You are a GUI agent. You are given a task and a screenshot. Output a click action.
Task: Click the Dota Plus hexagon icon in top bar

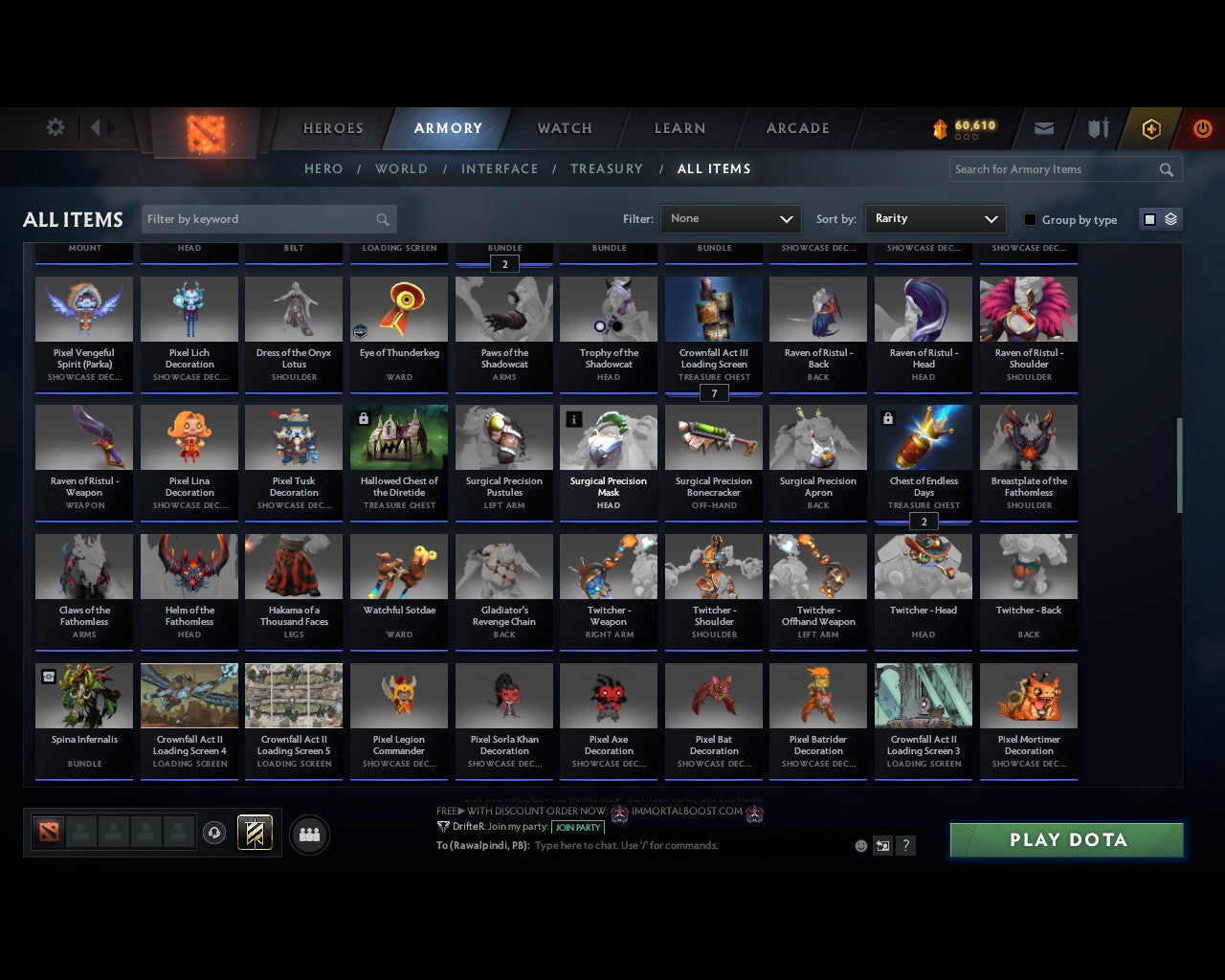[1151, 128]
